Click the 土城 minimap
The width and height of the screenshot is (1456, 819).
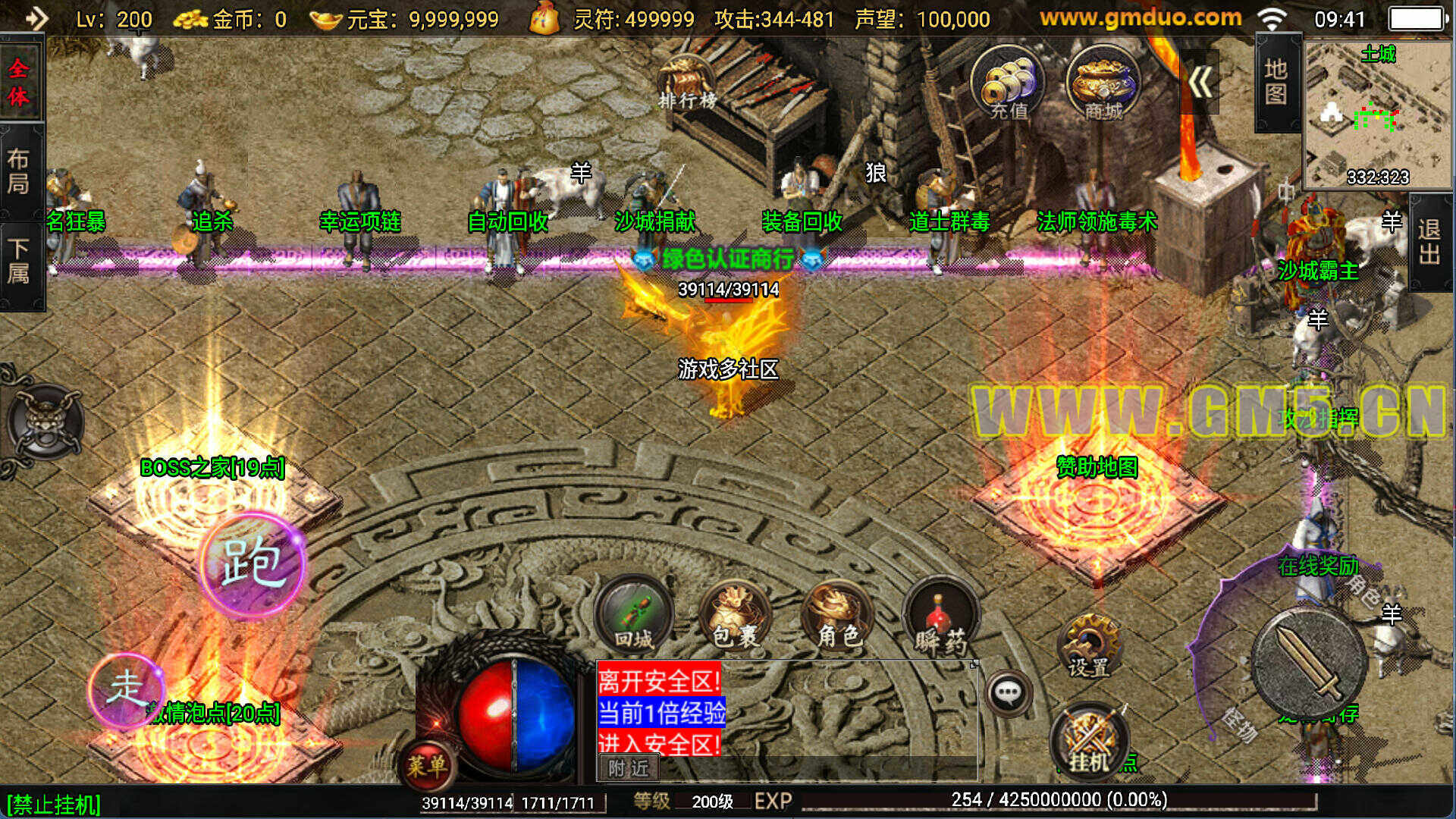(x=1377, y=114)
